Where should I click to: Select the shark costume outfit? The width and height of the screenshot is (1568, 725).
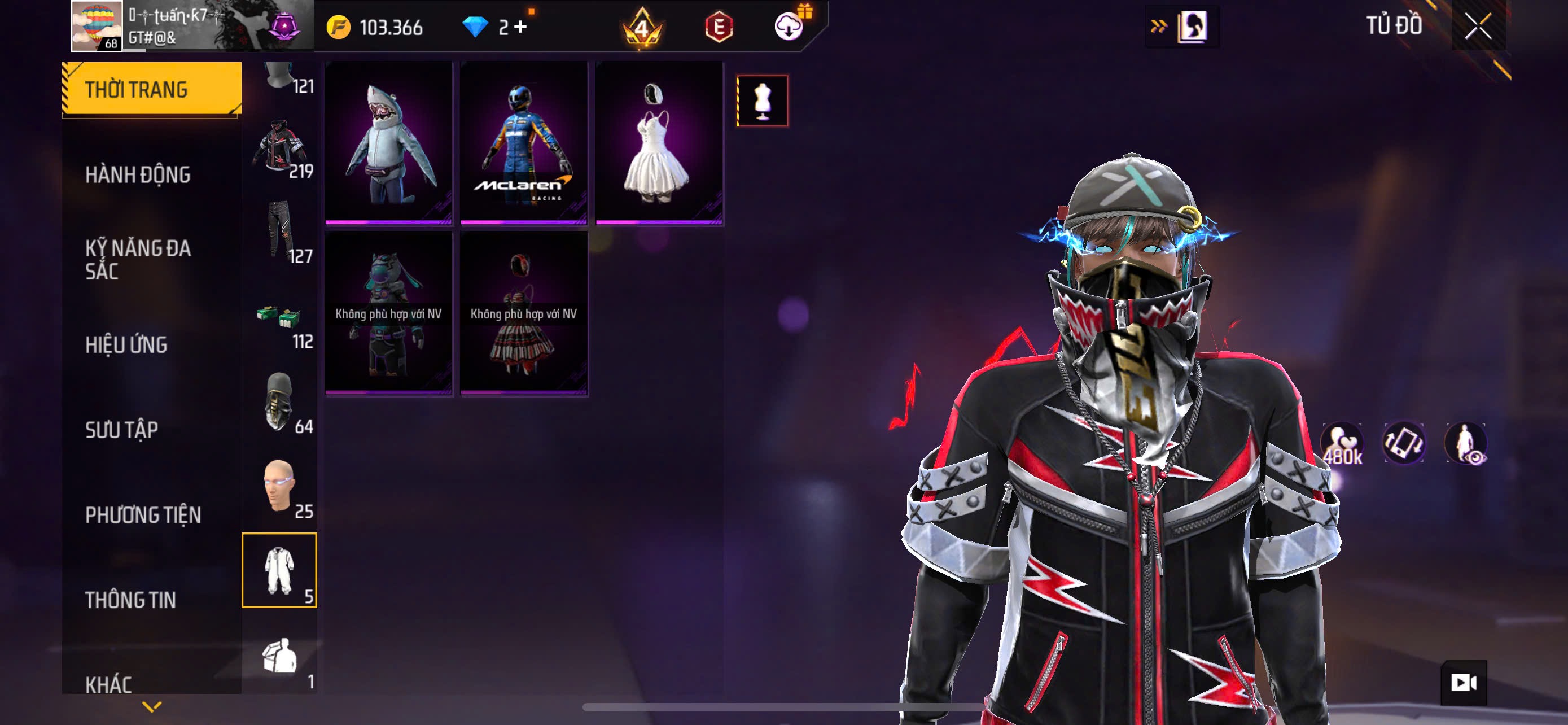[388, 143]
